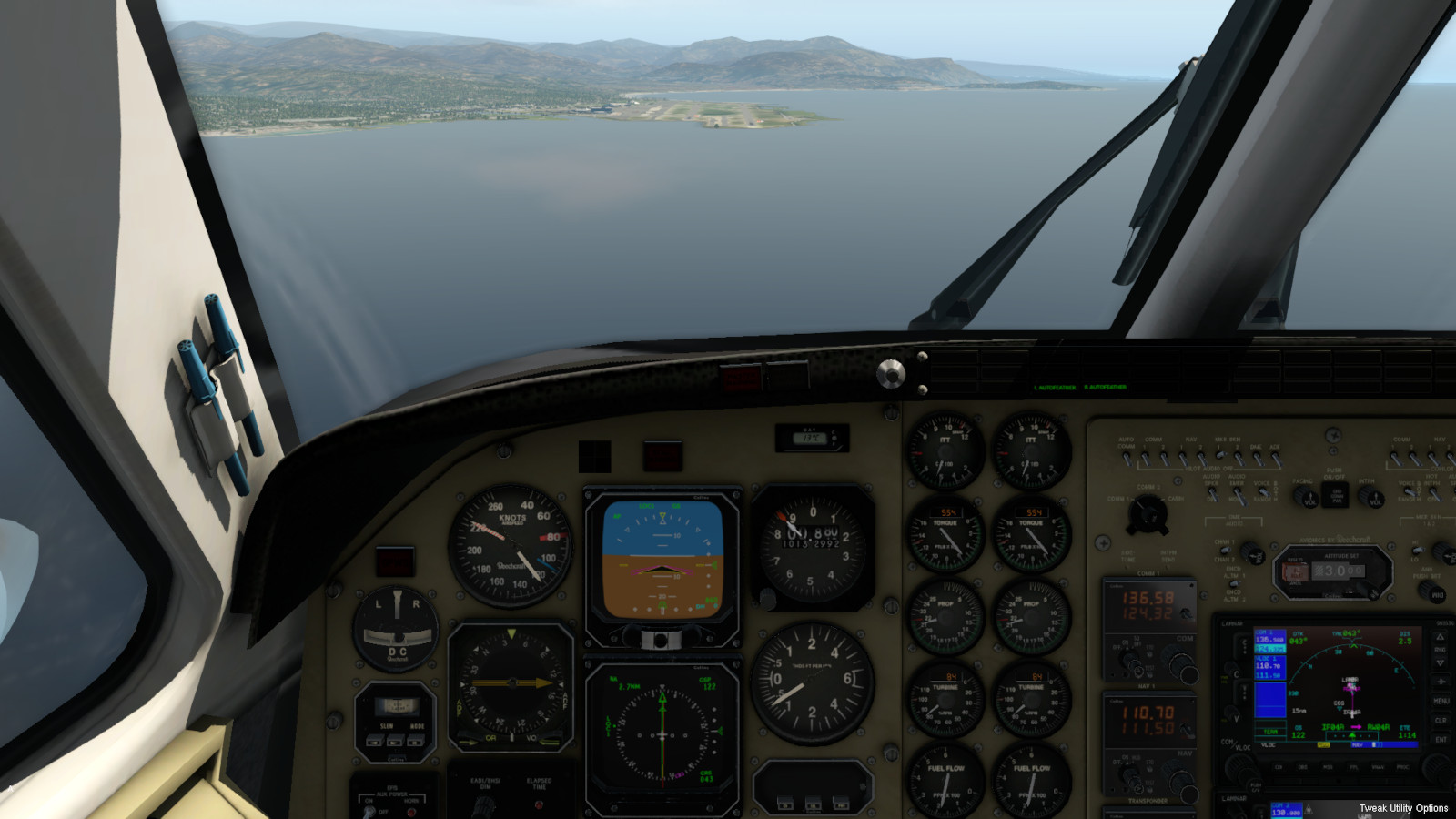The width and height of the screenshot is (1456, 819).
Task: Open the Tweak Utility Options overlay
Action: (x=1403, y=808)
